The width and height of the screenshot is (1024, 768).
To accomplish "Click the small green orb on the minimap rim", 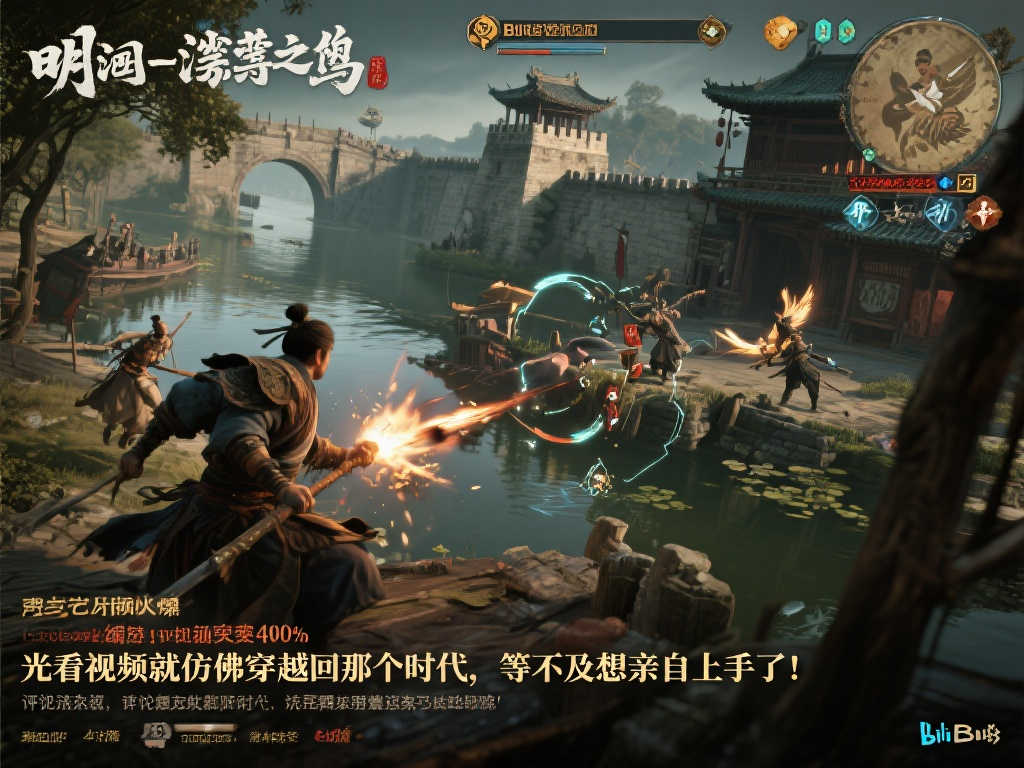I will click(x=868, y=155).
